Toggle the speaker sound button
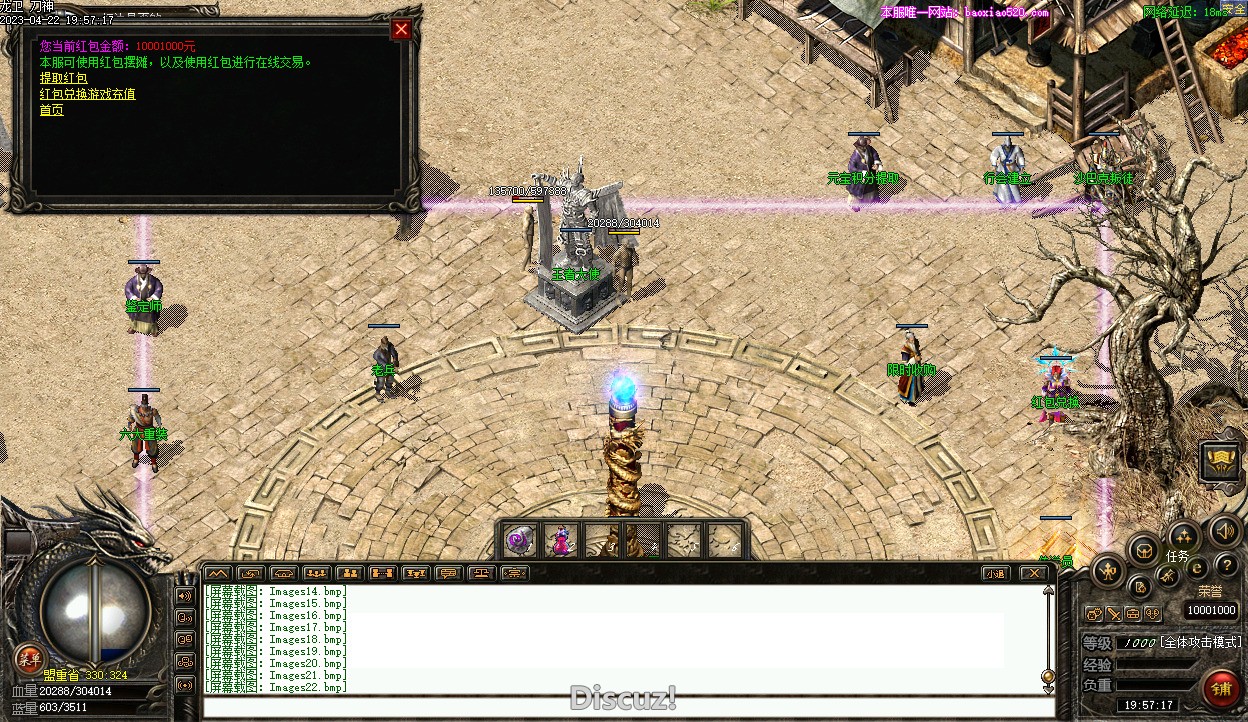Viewport: 1248px width, 722px height. (1222, 531)
